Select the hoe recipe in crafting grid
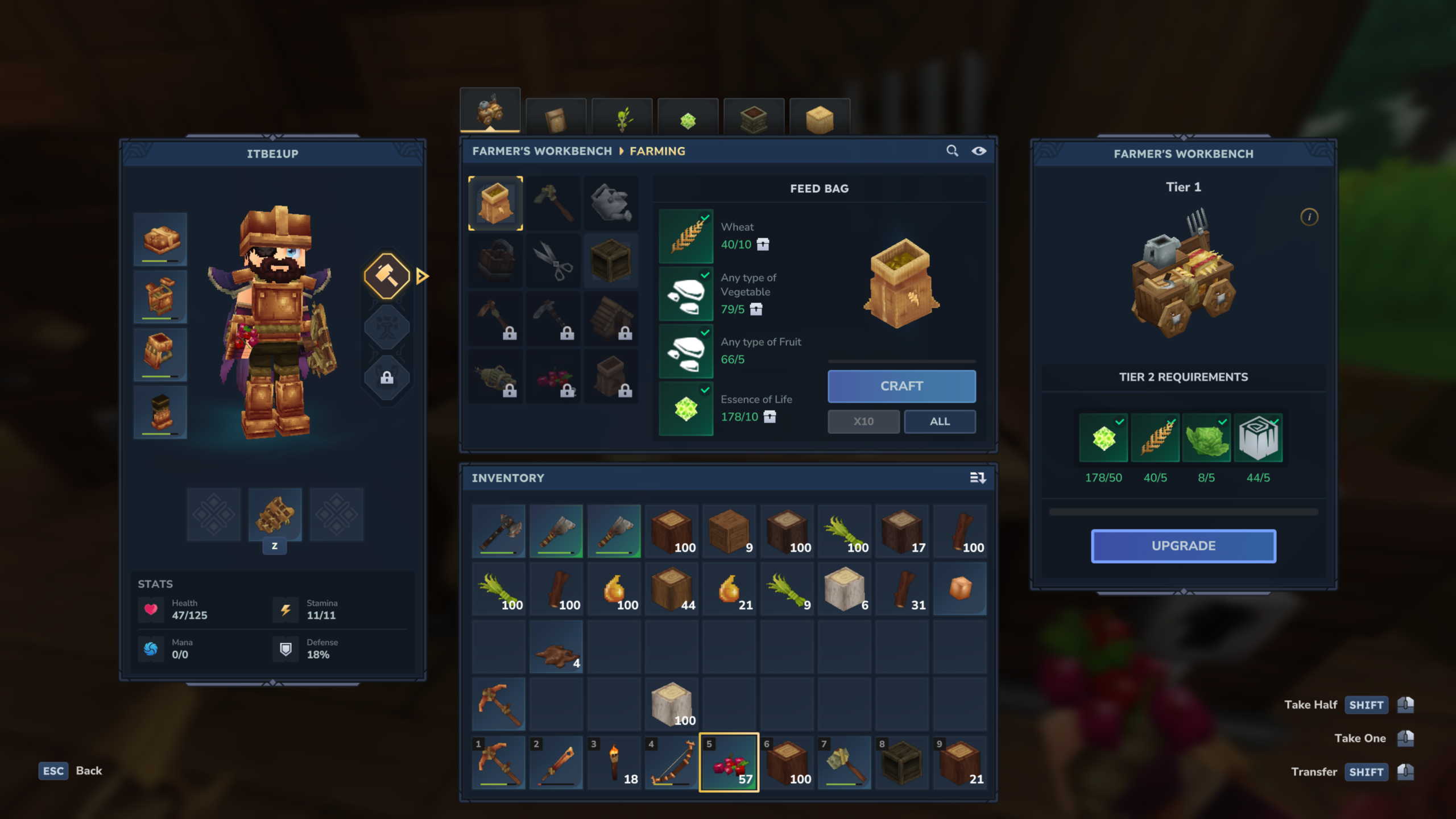 coord(553,203)
